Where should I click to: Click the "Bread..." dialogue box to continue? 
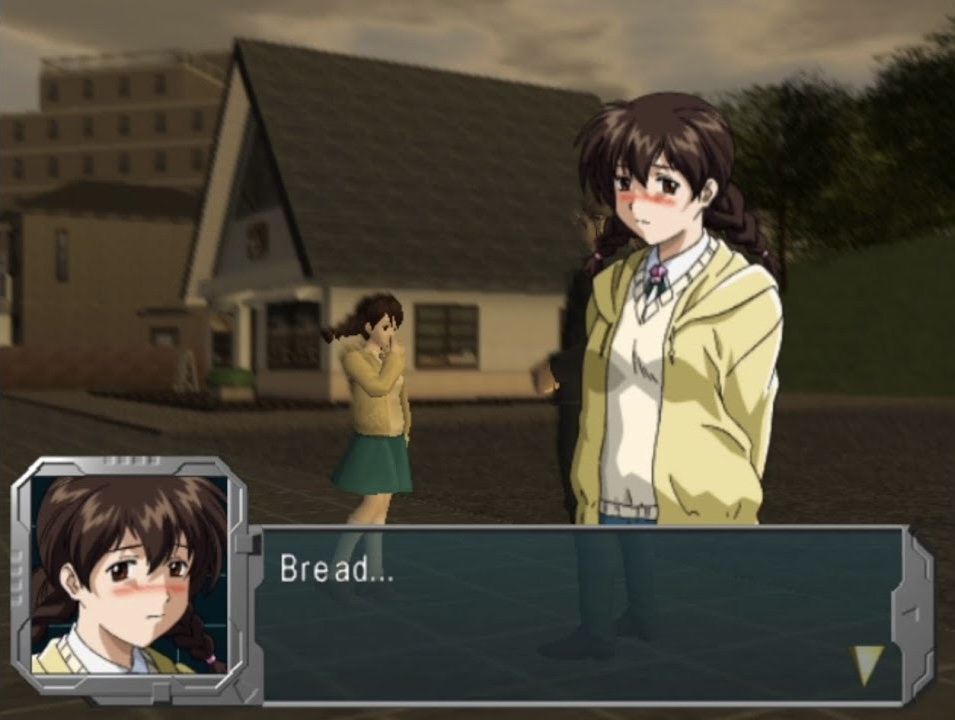click(580, 614)
